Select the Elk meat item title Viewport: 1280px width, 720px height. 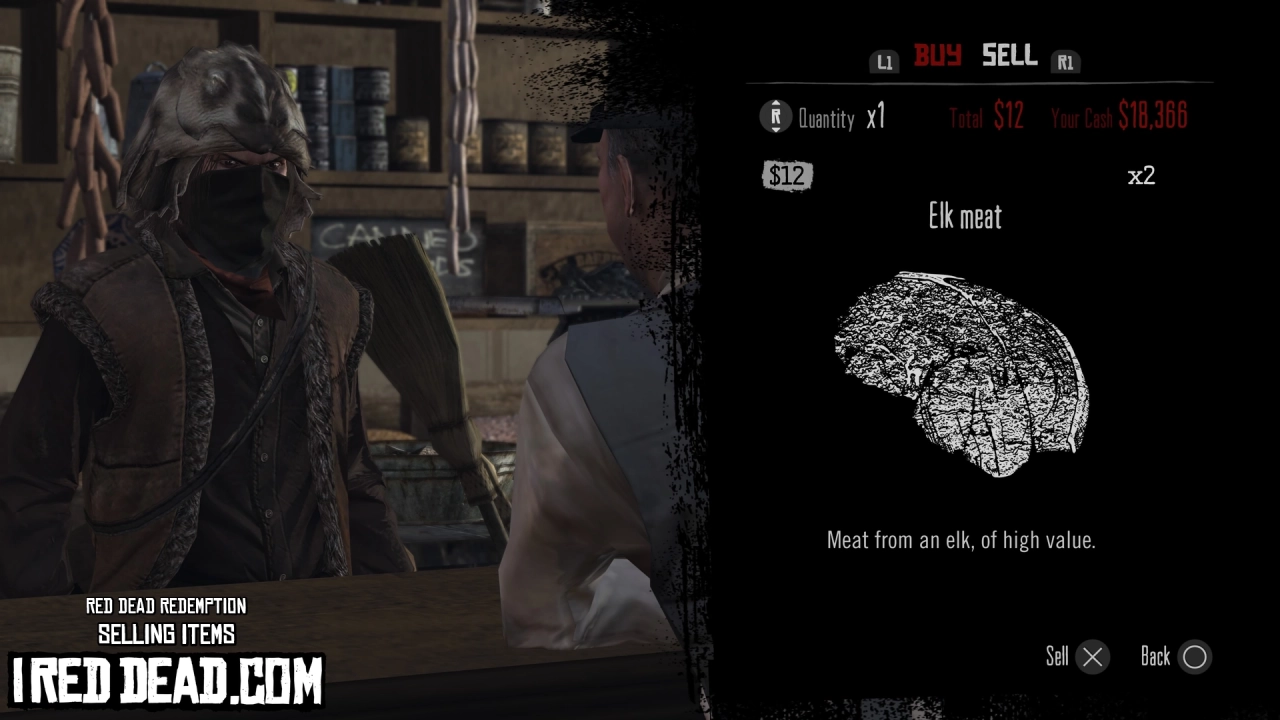coord(964,218)
